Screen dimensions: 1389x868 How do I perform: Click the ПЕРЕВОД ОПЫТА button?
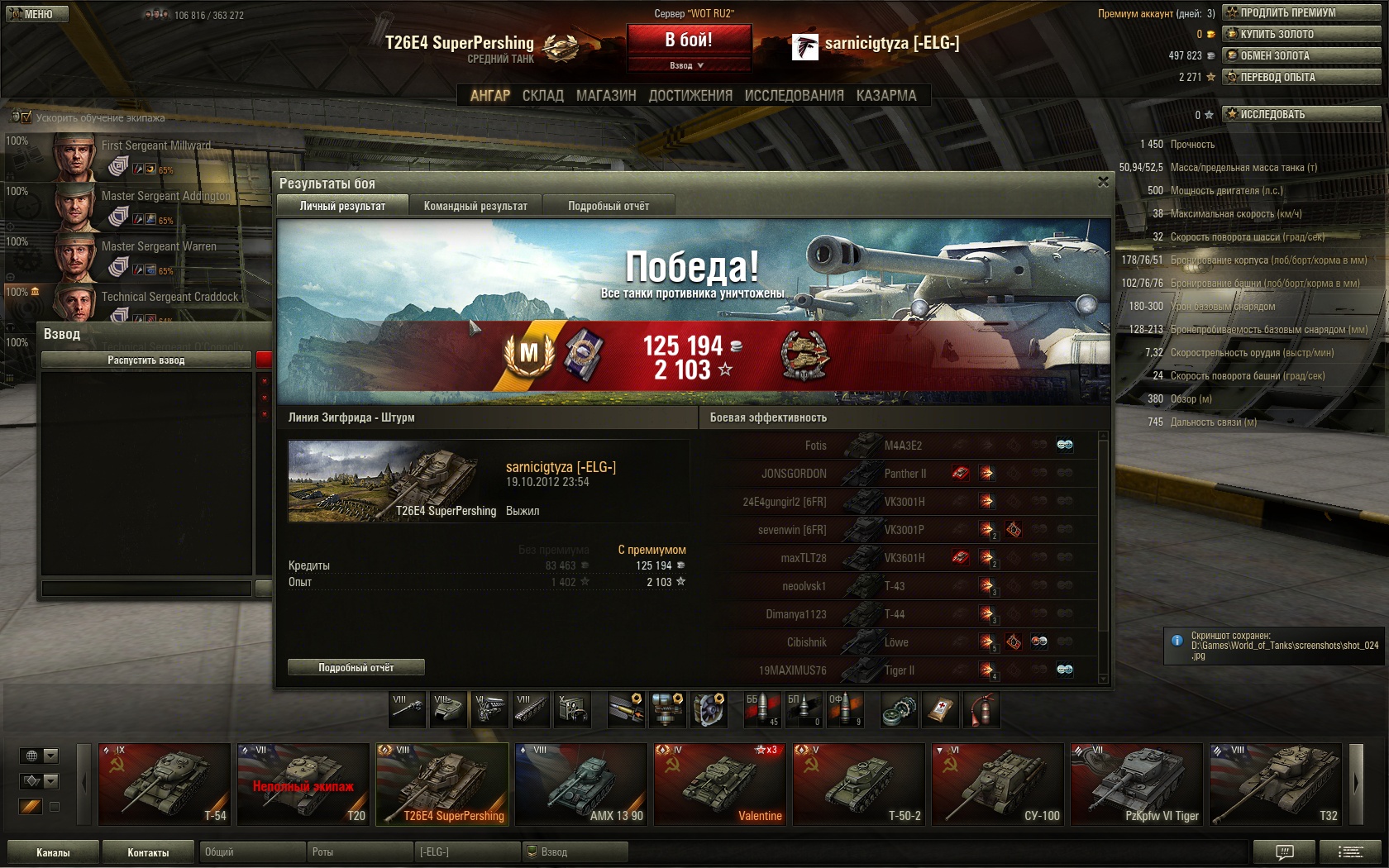point(1301,77)
